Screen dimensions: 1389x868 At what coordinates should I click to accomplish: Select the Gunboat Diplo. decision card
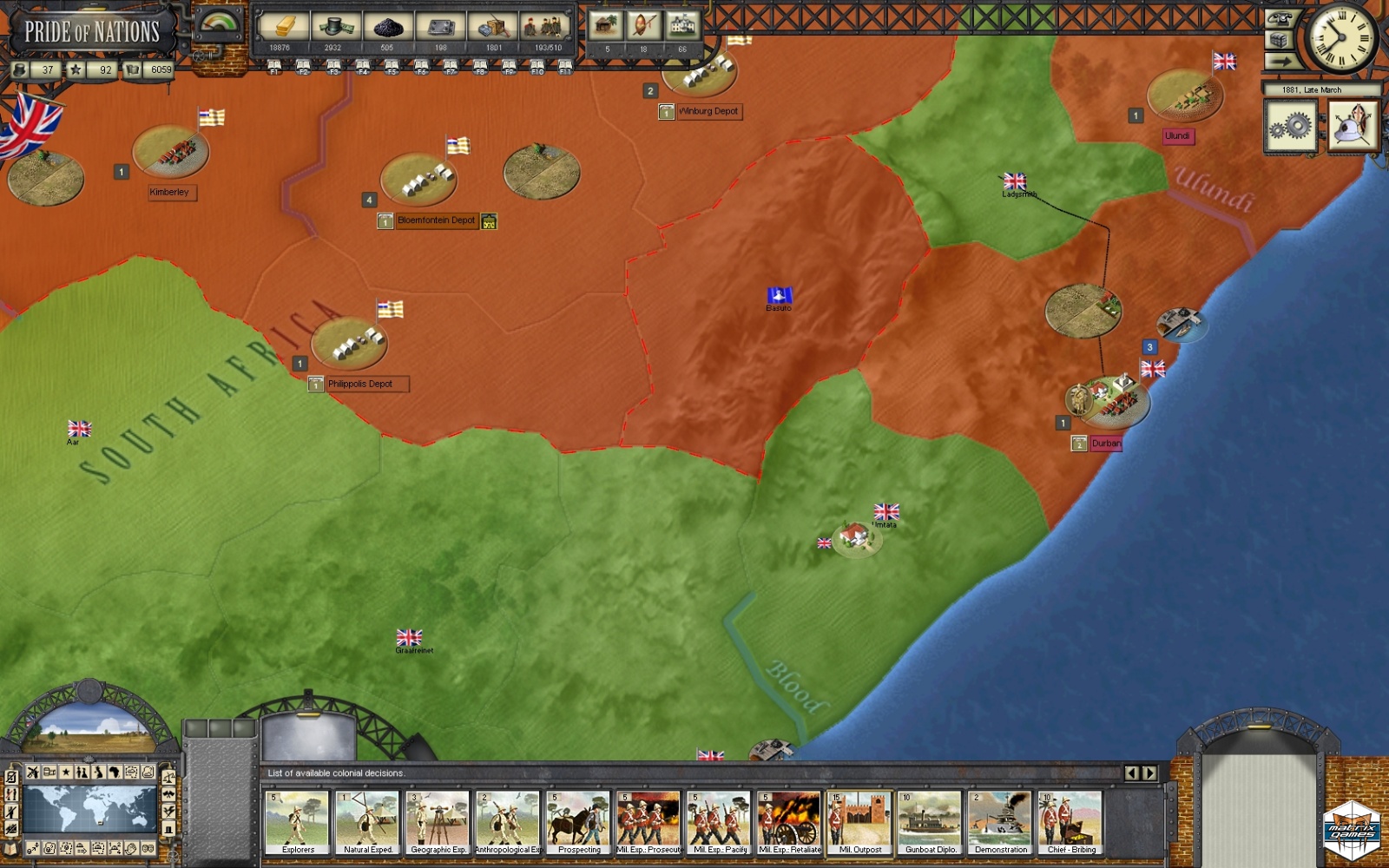pyautogui.click(x=930, y=822)
